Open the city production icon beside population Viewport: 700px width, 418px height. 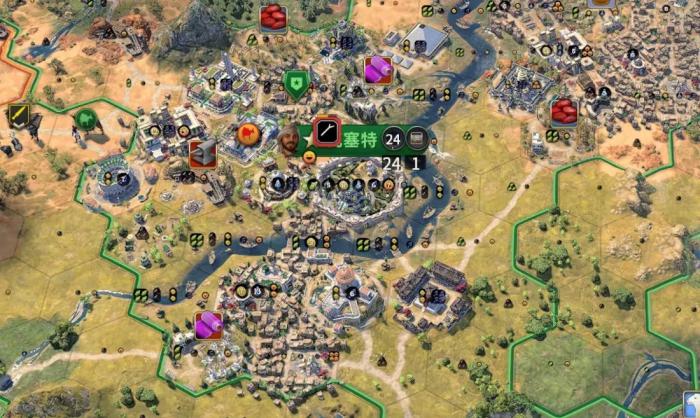[416, 137]
